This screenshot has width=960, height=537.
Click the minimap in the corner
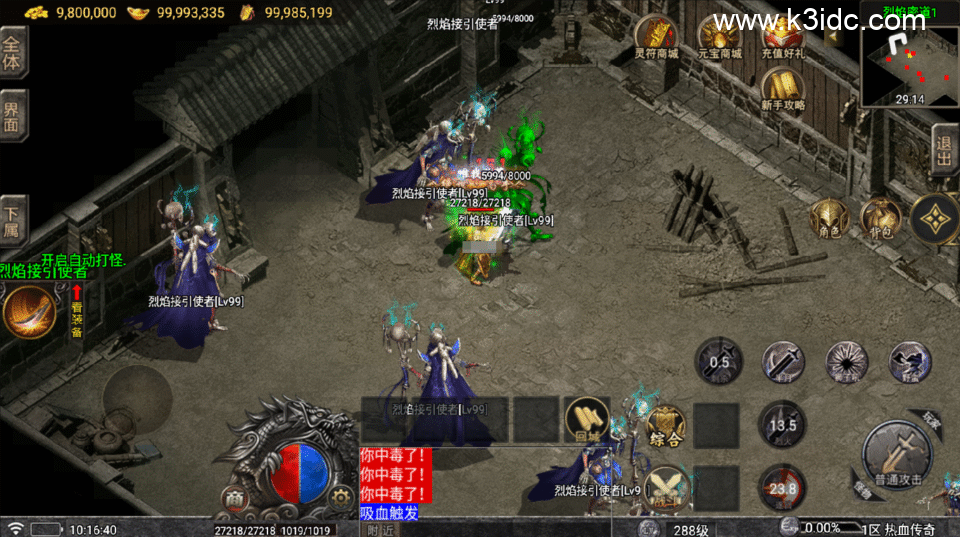pos(907,65)
